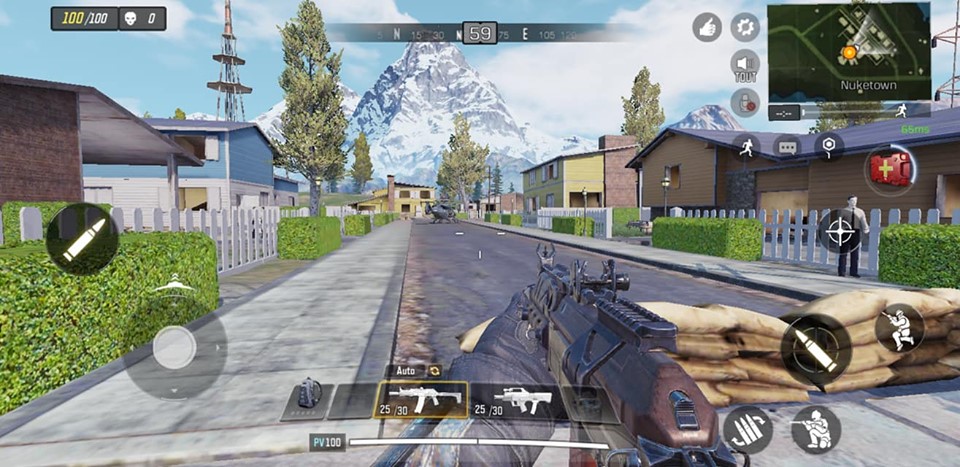960x467 pixels.
Task: Tap the virtual movement joystick
Action: (x=175, y=348)
